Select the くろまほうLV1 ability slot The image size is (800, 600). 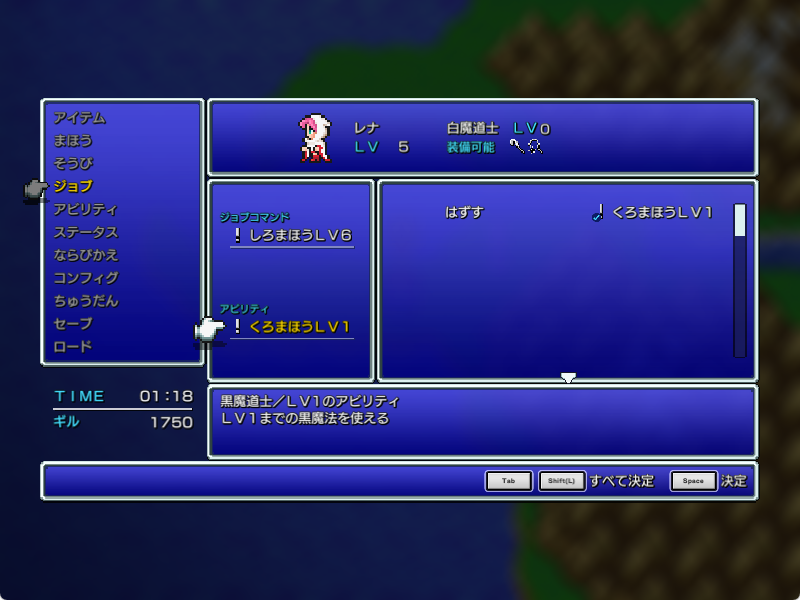point(292,327)
